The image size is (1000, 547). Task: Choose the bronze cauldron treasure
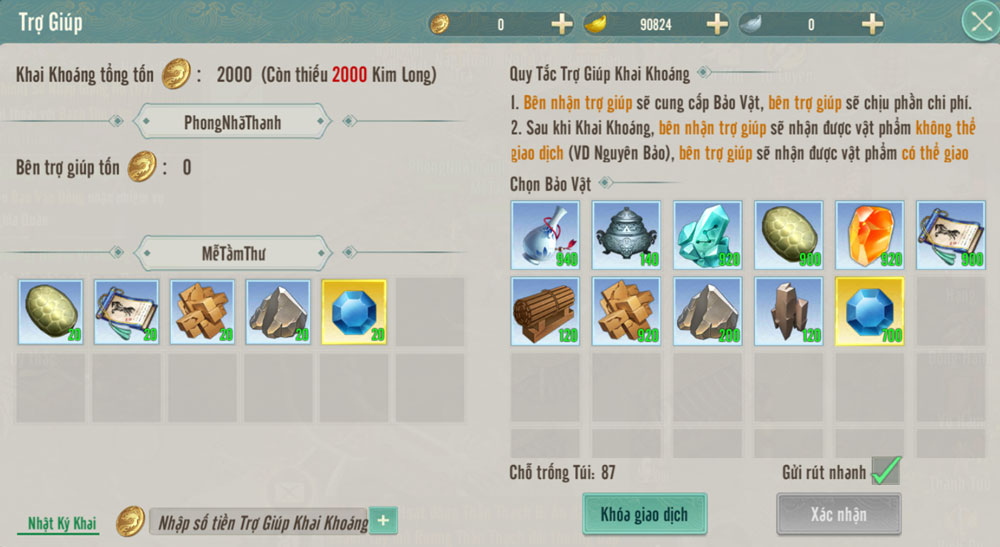click(626, 234)
